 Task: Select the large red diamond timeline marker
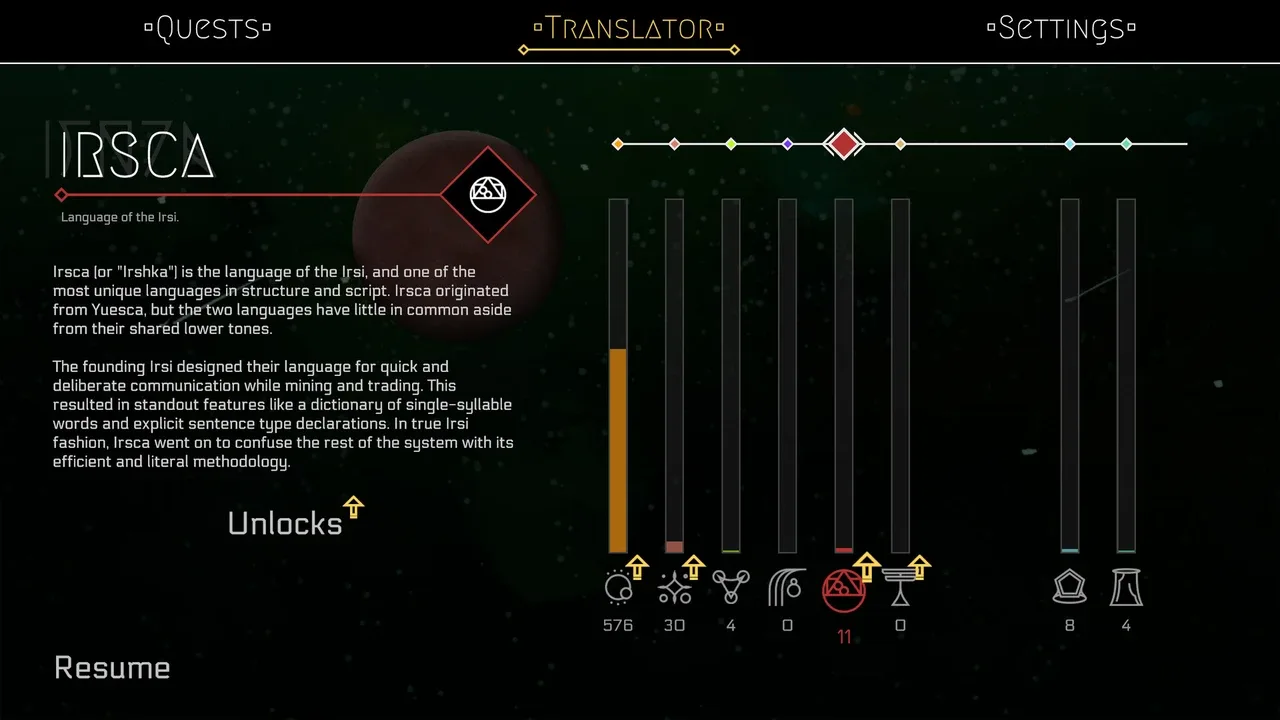[x=844, y=144]
